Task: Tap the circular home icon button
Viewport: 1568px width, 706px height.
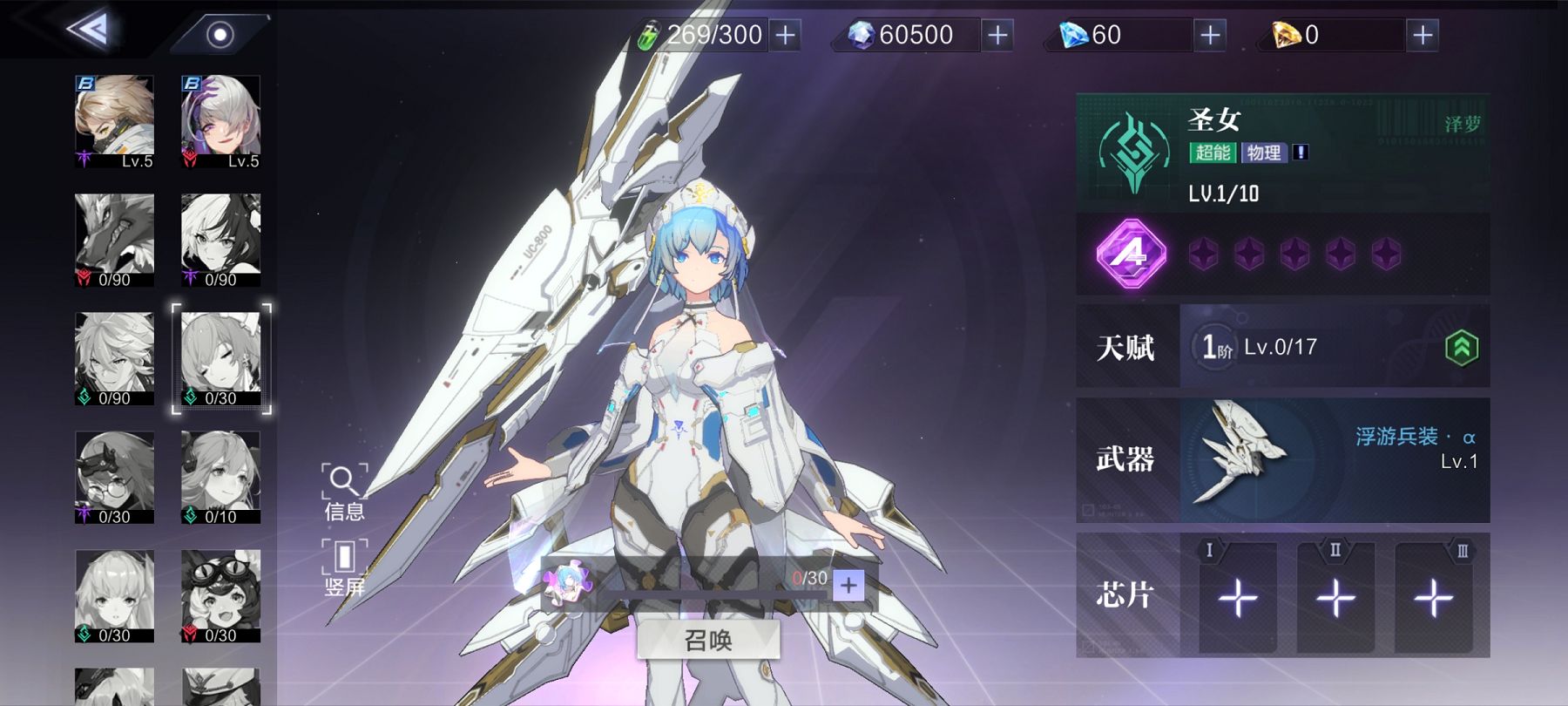Action: click(220, 35)
